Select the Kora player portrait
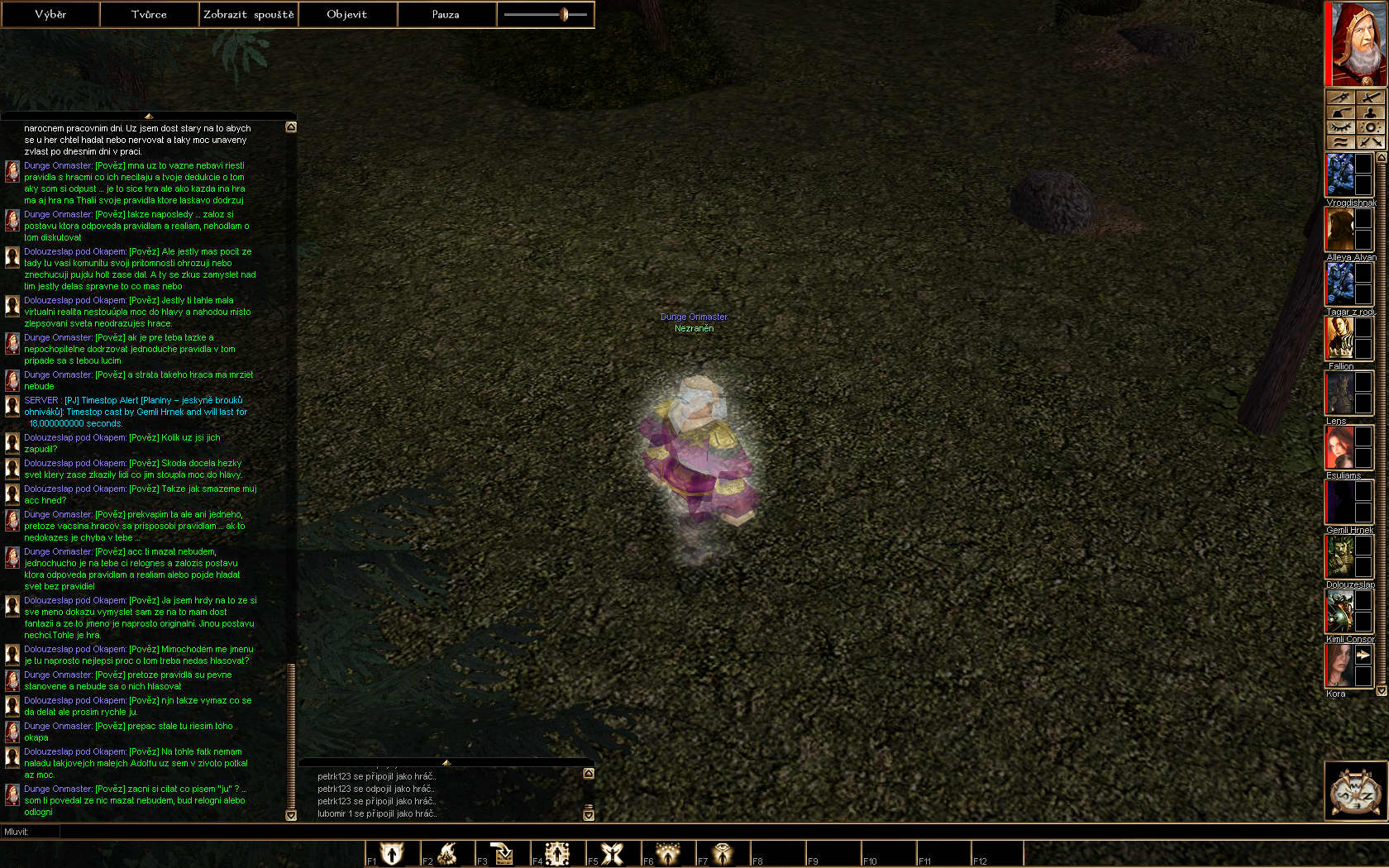This screenshot has width=1389, height=868. 1340,665
